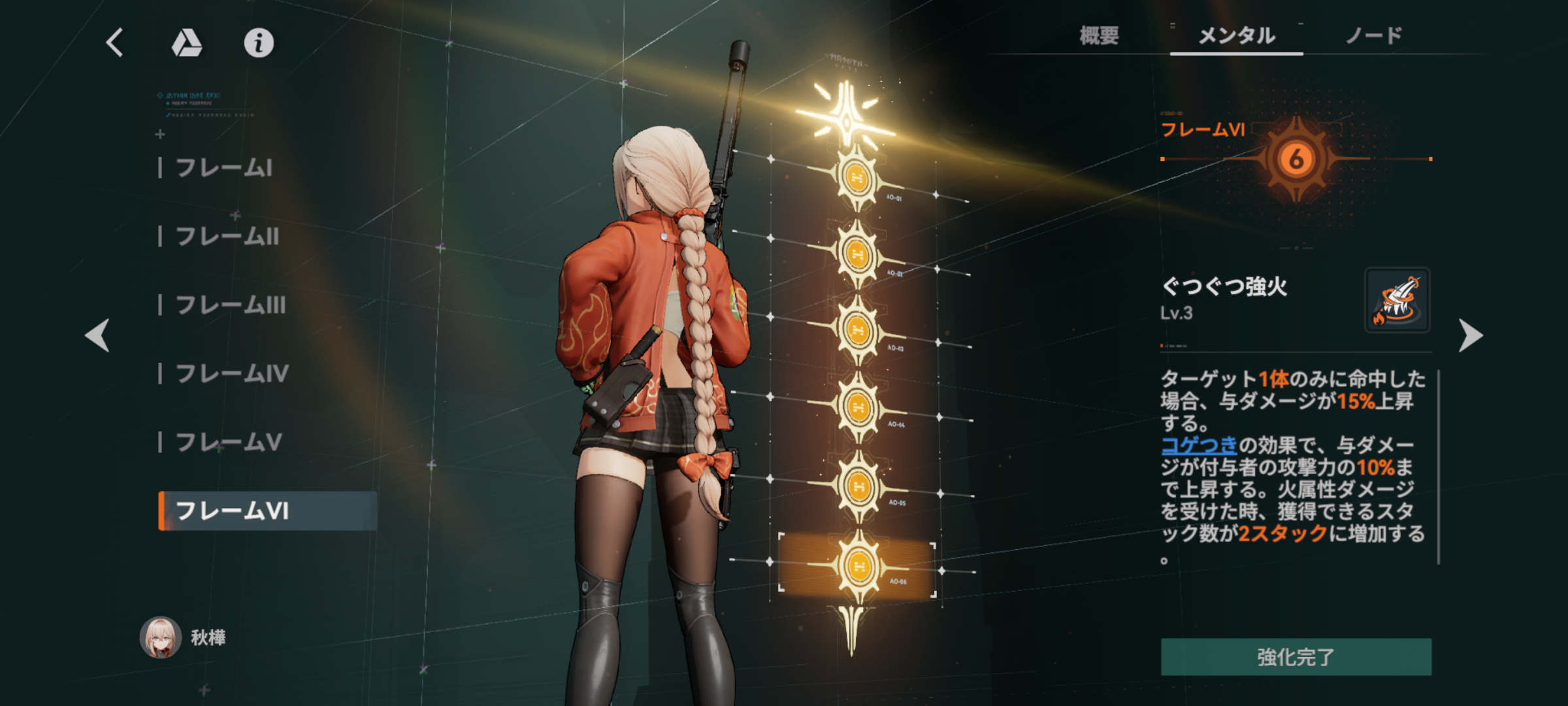Select the AO-01 node on the spine
The image size is (1568, 706).
point(856,177)
